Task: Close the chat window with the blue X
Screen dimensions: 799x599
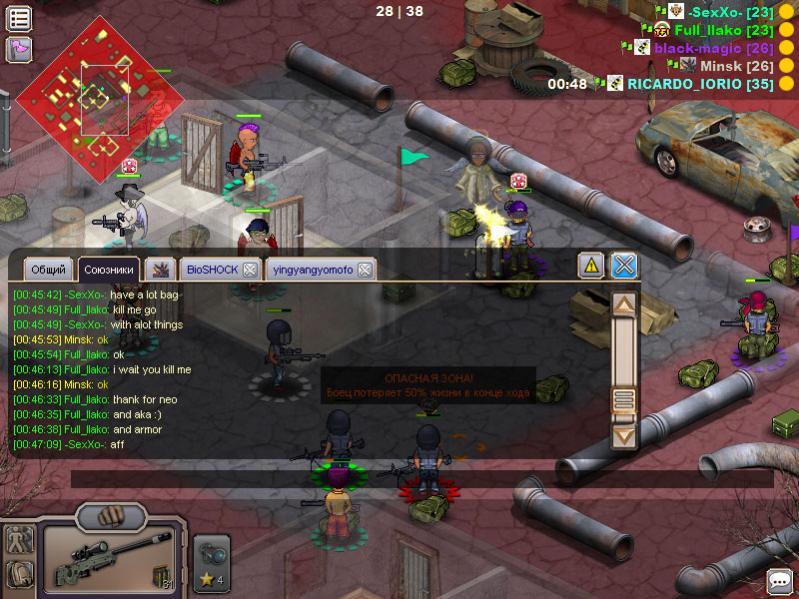Action: coord(624,265)
